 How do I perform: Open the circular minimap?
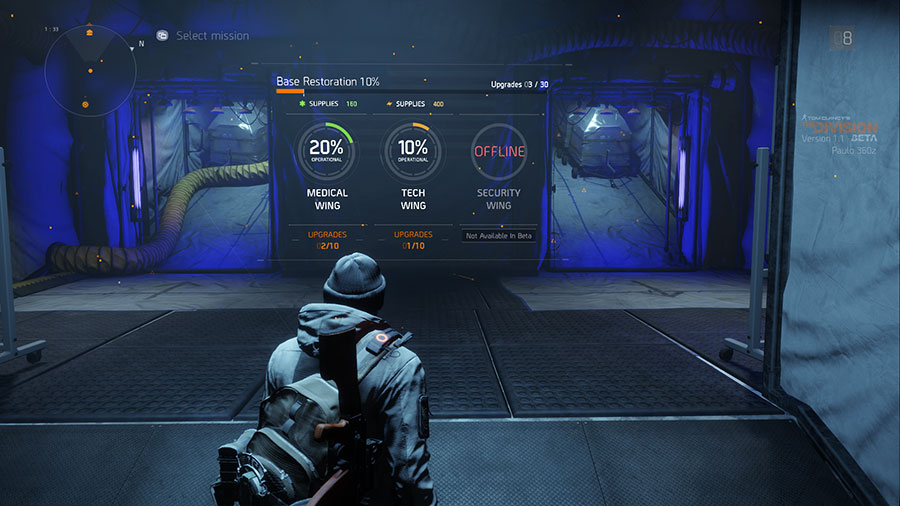(89, 70)
